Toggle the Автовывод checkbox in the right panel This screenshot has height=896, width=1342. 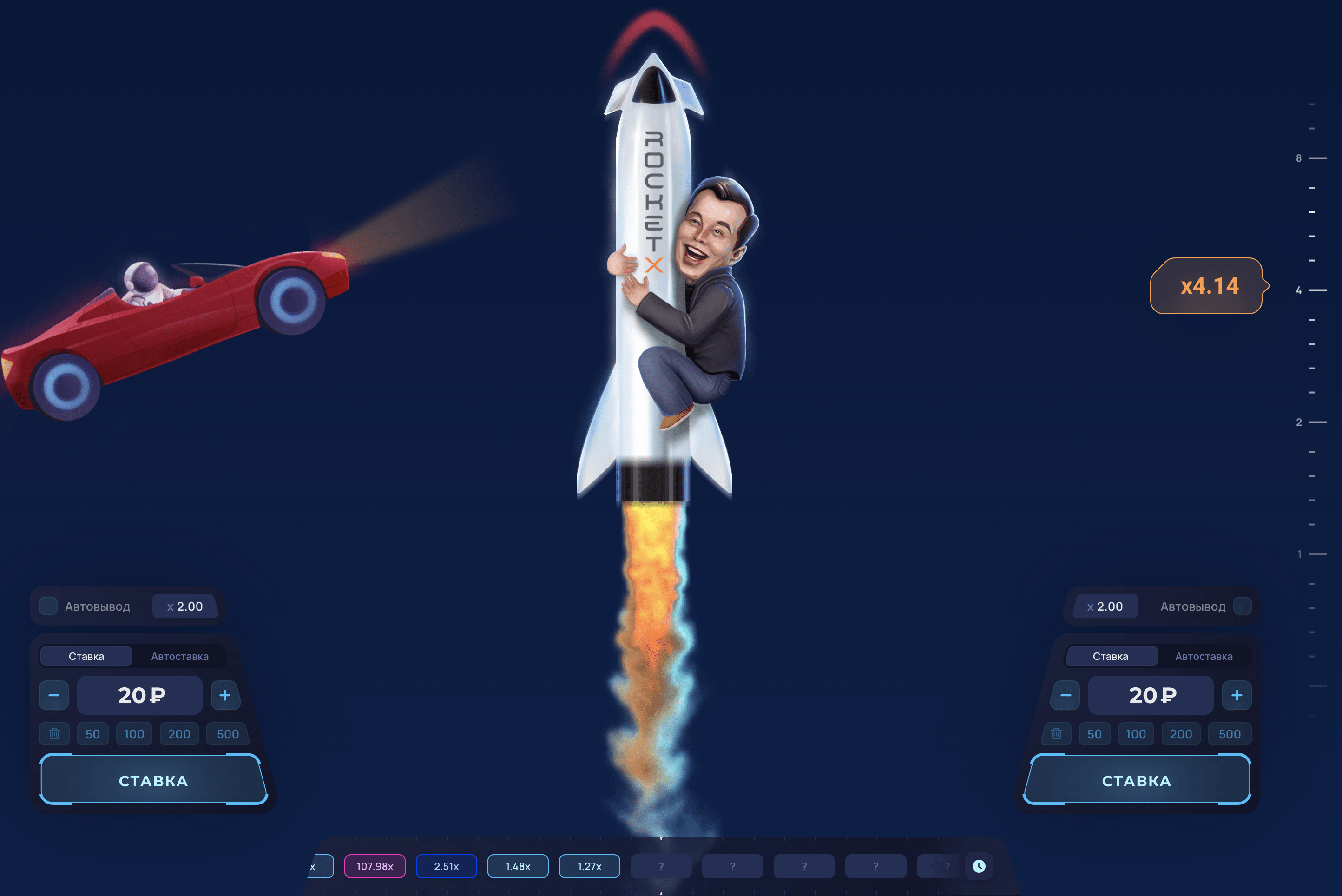point(1242,606)
